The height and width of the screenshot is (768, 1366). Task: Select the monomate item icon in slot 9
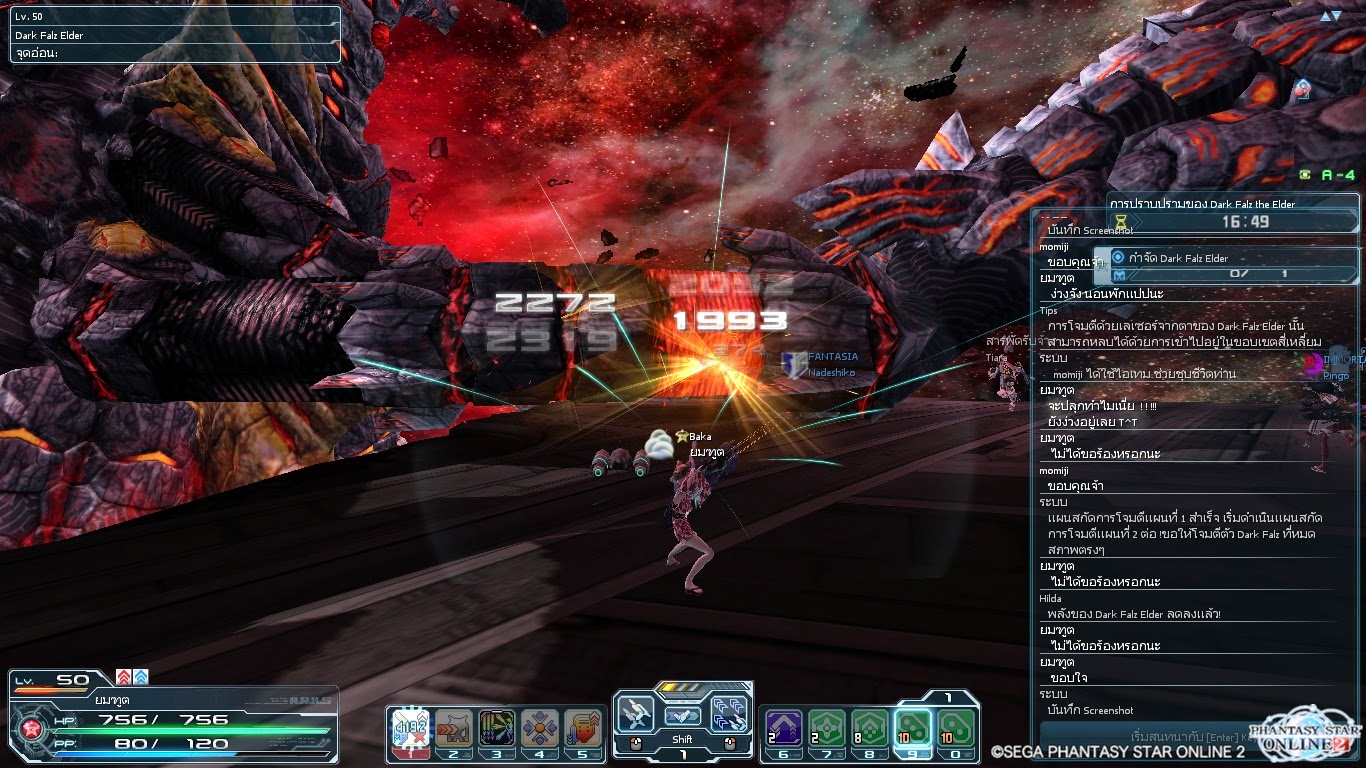[x=914, y=727]
